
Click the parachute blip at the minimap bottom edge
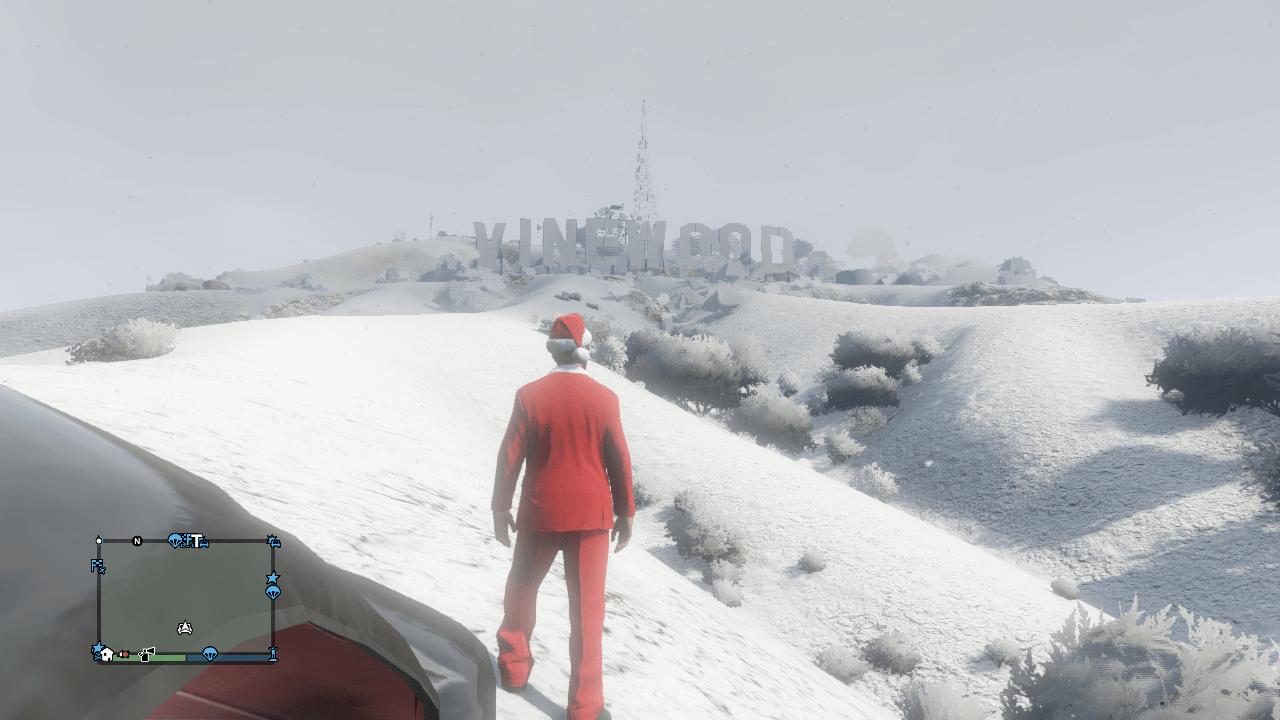(209, 653)
